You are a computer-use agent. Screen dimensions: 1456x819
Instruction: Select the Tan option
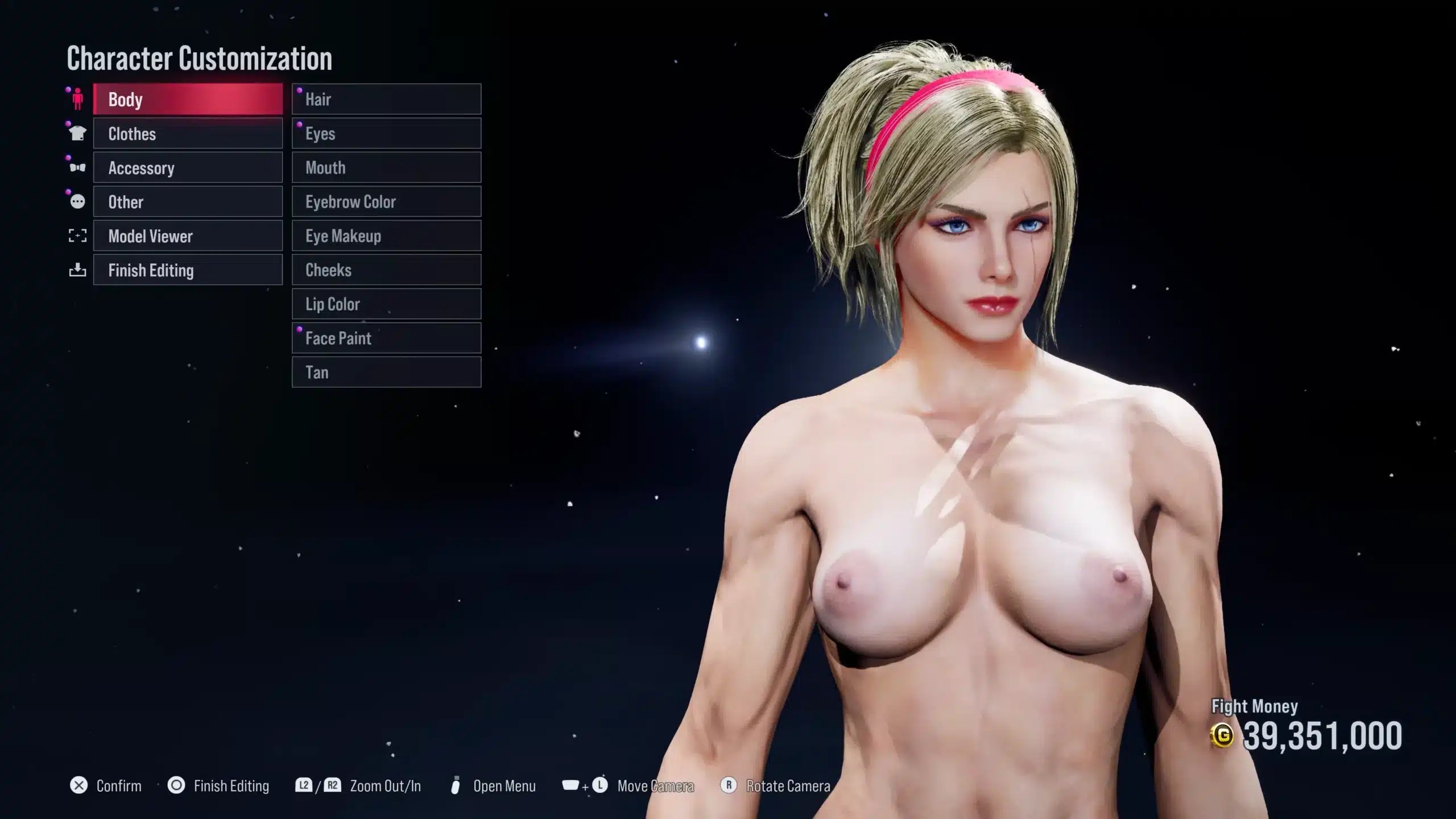click(386, 373)
